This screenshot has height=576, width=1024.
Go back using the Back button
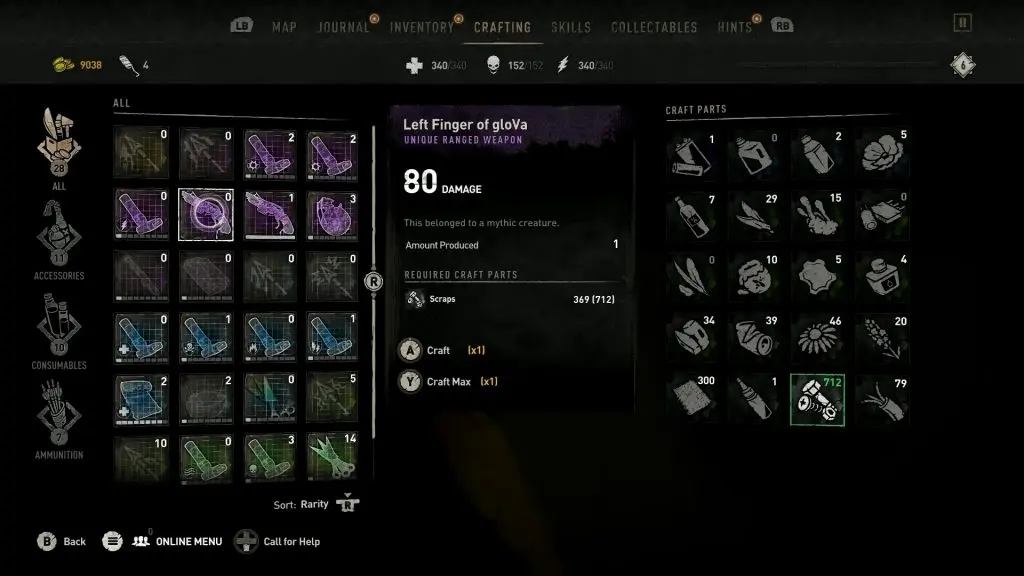tap(62, 541)
